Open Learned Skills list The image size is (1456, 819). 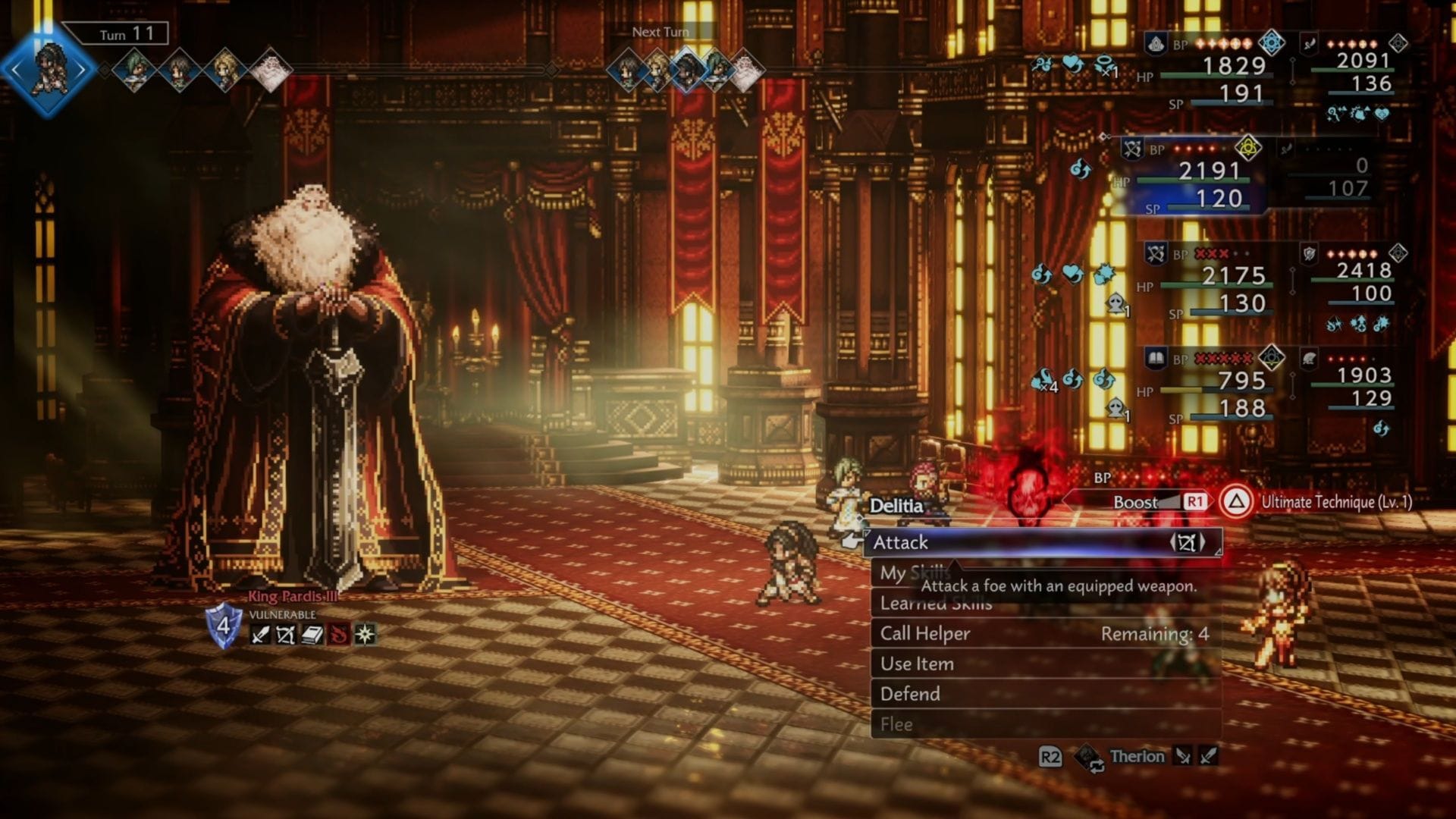tap(936, 604)
